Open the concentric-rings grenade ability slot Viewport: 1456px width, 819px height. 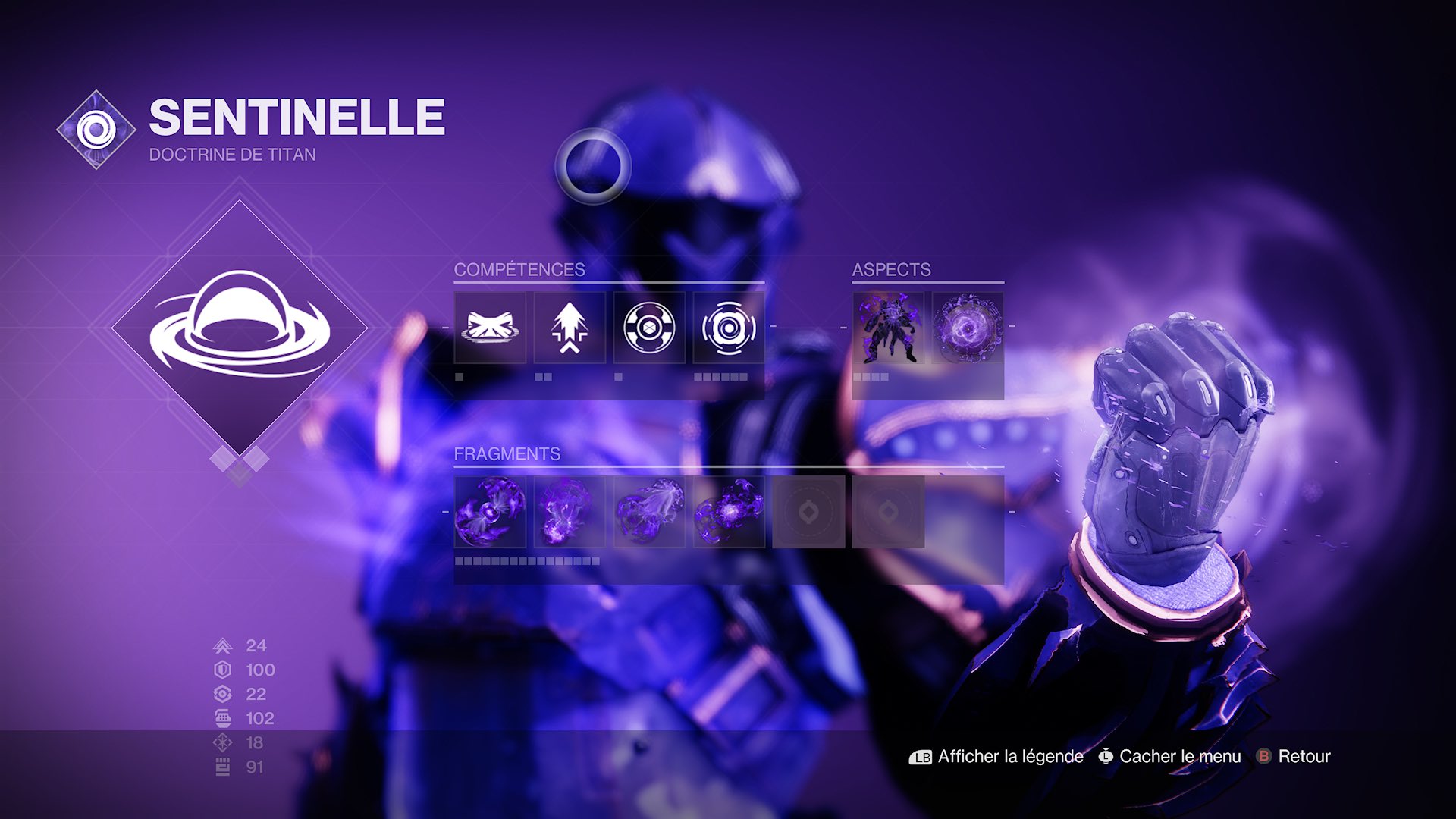pos(729,328)
